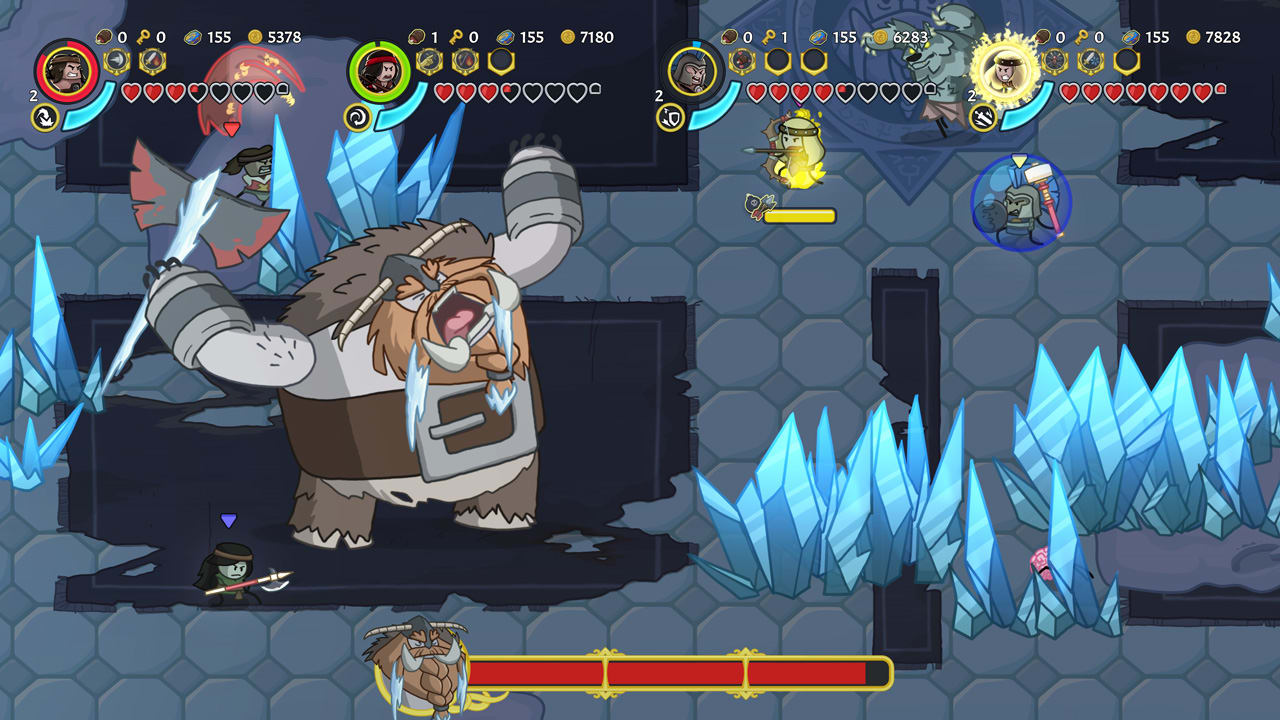This screenshot has height=720, width=1280.
Task: Click the last heart in Player 1's health row
Action: point(265,92)
